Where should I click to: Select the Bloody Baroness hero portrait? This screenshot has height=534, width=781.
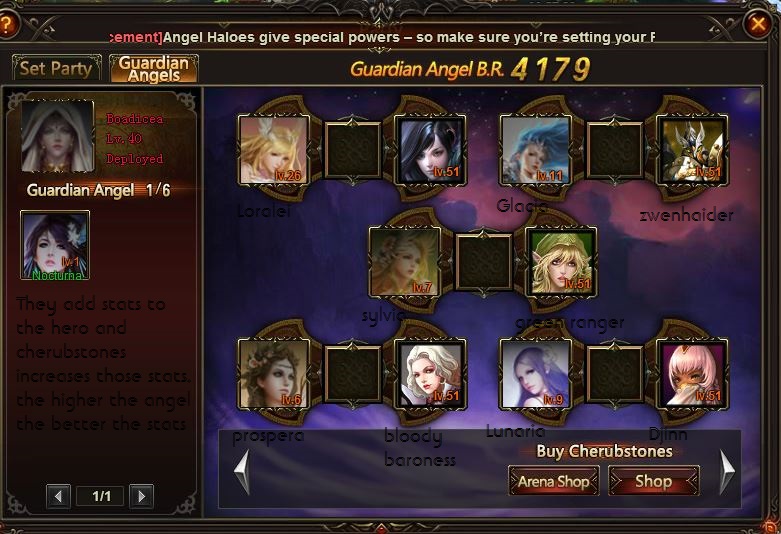(430, 373)
